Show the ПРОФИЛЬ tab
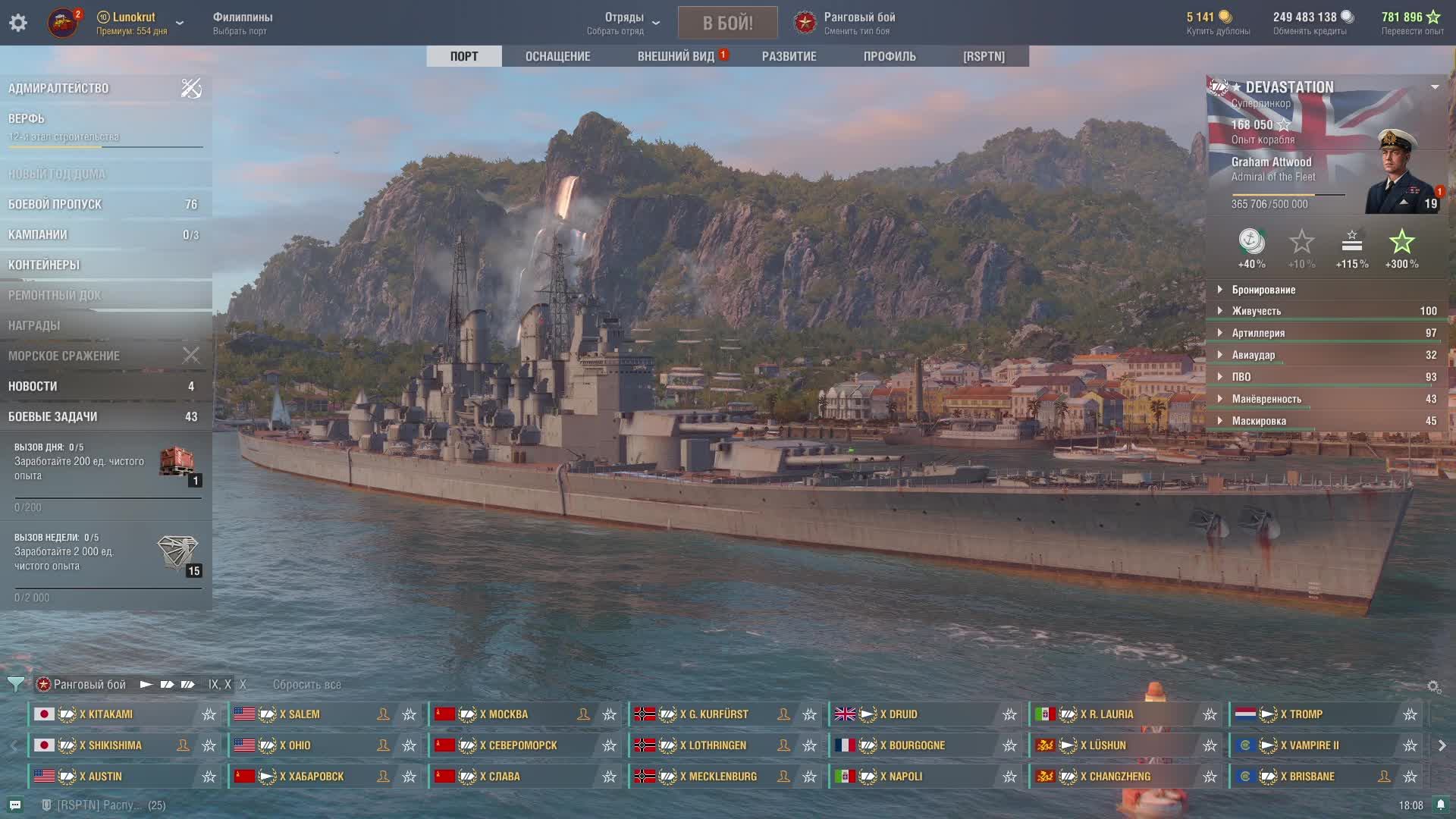This screenshot has width=1456, height=819. (890, 56)
